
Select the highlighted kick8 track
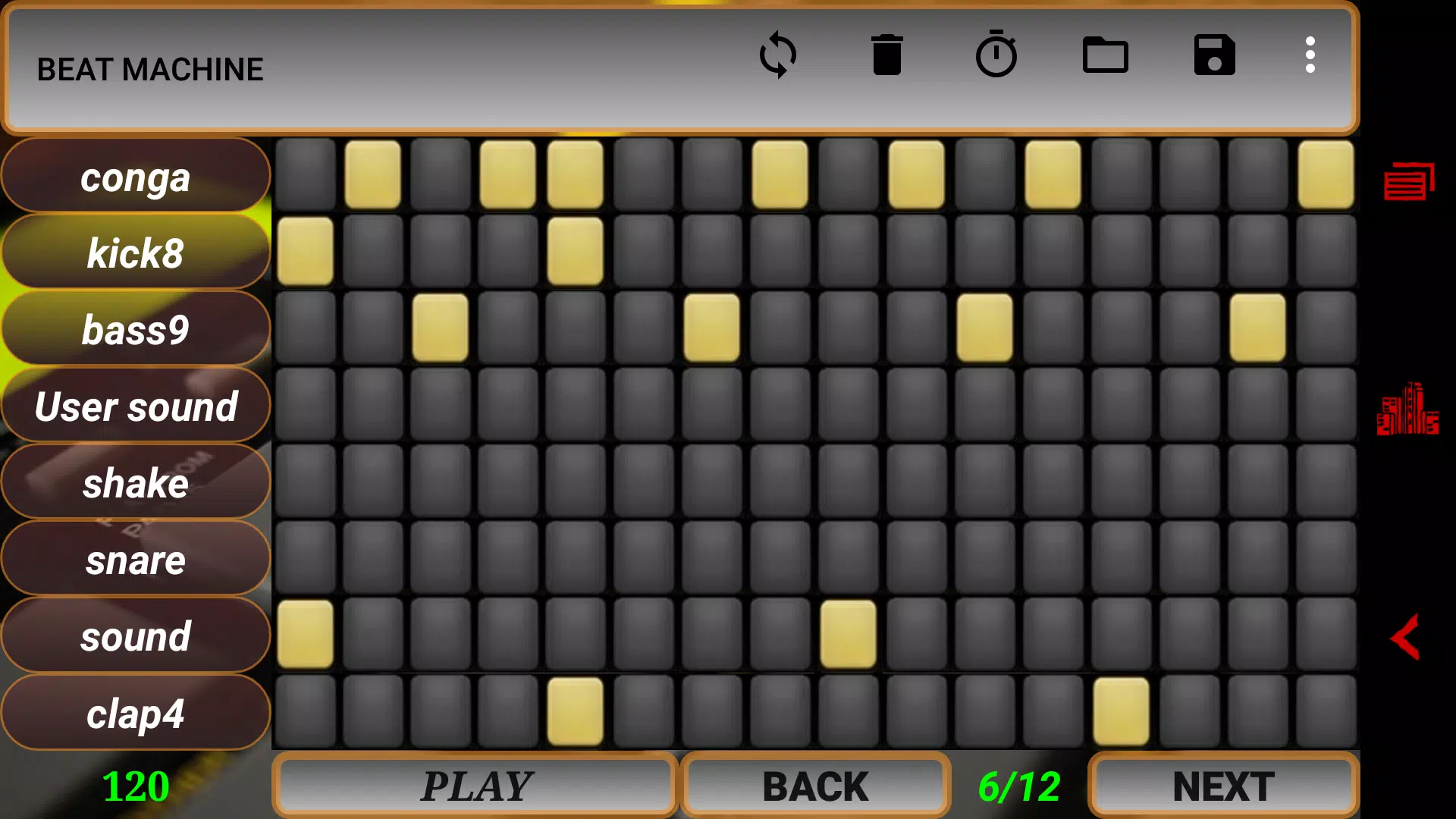(x=136, y=253)
